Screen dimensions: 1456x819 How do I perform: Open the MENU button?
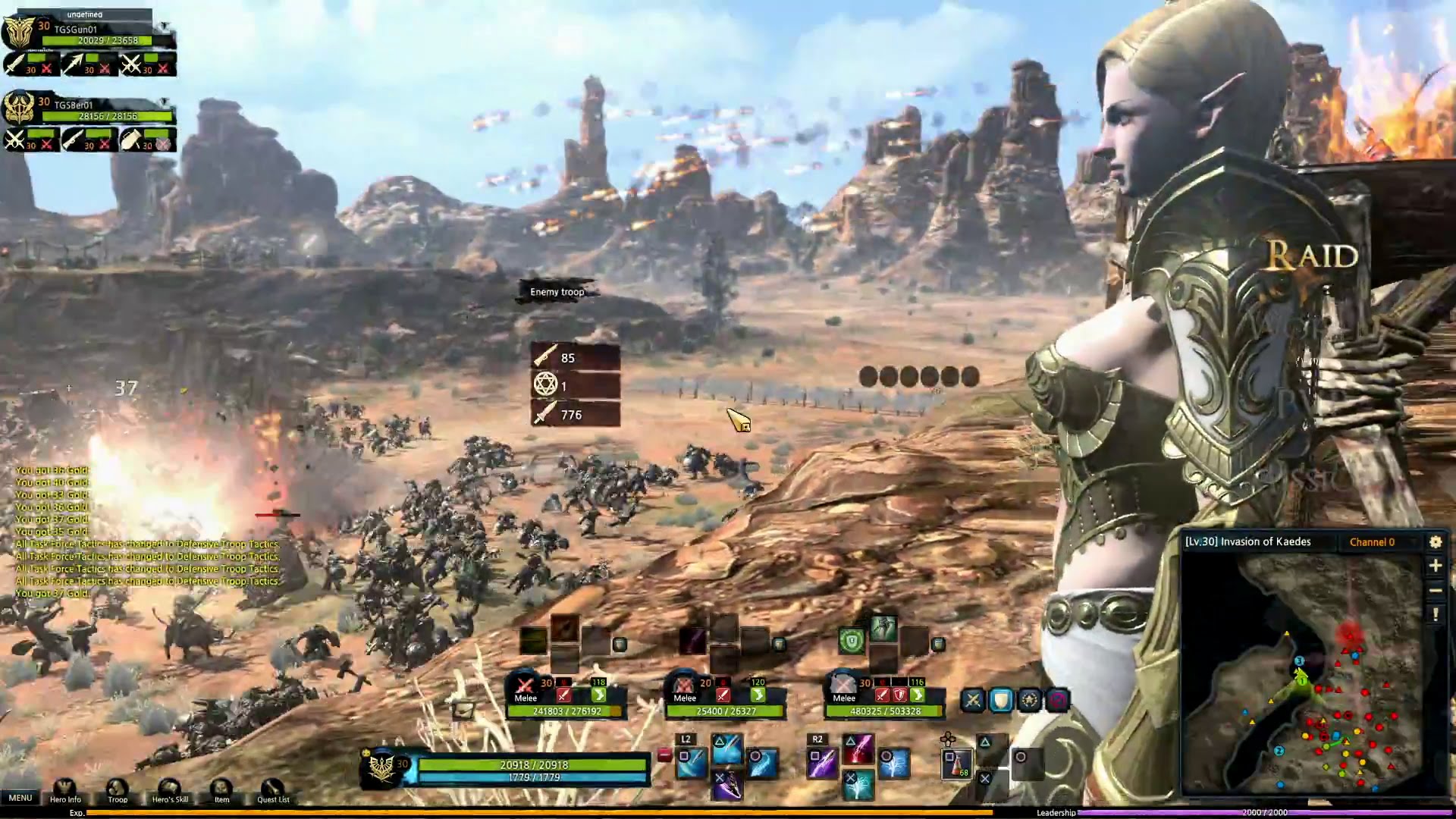[20, 798]
